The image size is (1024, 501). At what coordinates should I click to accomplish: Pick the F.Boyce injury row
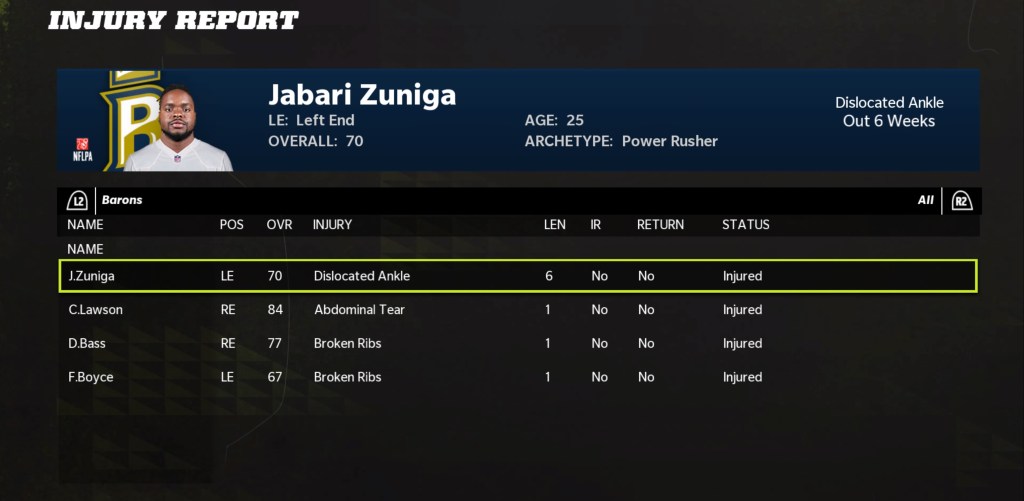517,378
